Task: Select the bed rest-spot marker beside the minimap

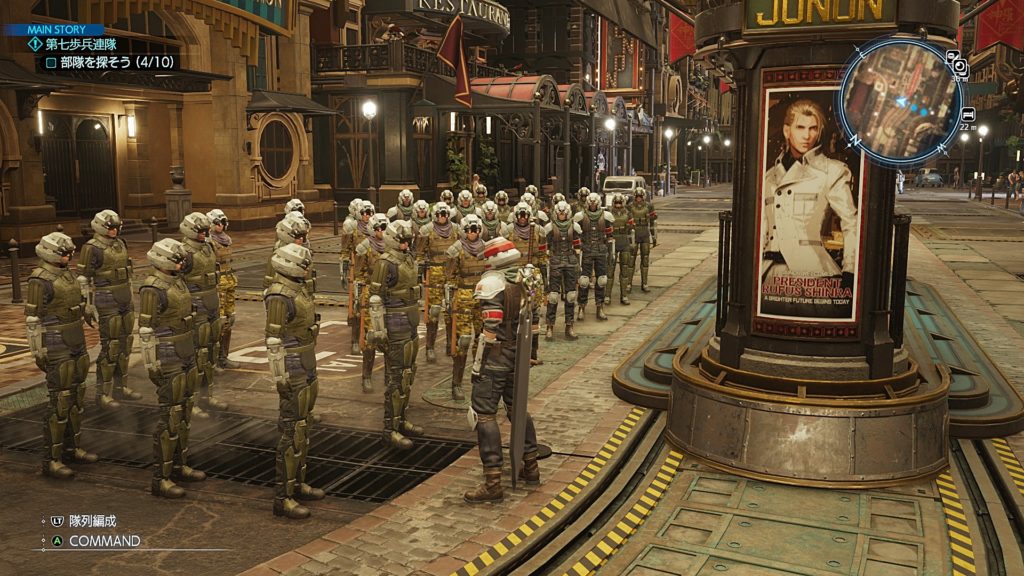Action: coord(968,114)
